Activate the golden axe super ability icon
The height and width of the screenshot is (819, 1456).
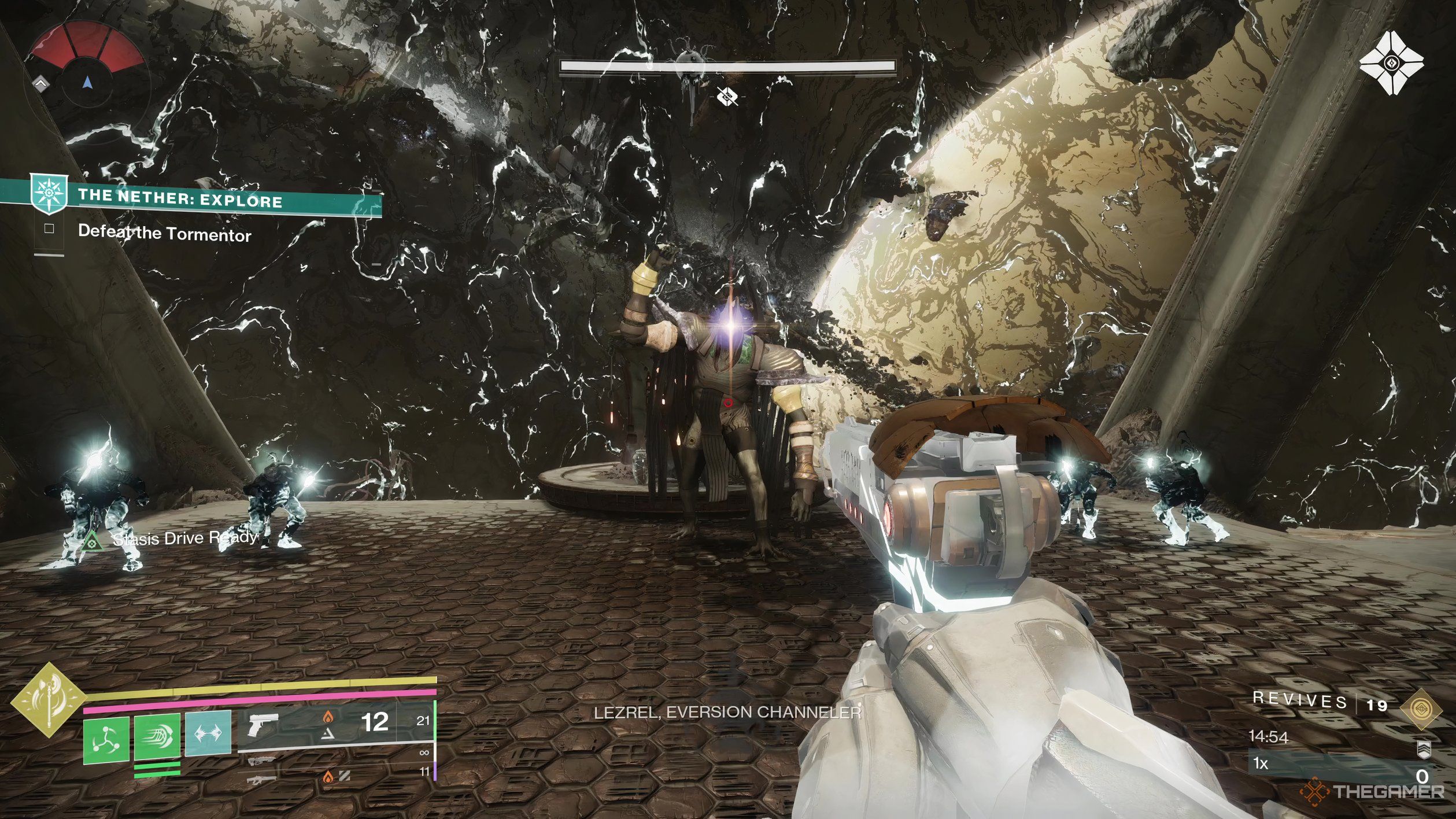[x=49, y=700]
